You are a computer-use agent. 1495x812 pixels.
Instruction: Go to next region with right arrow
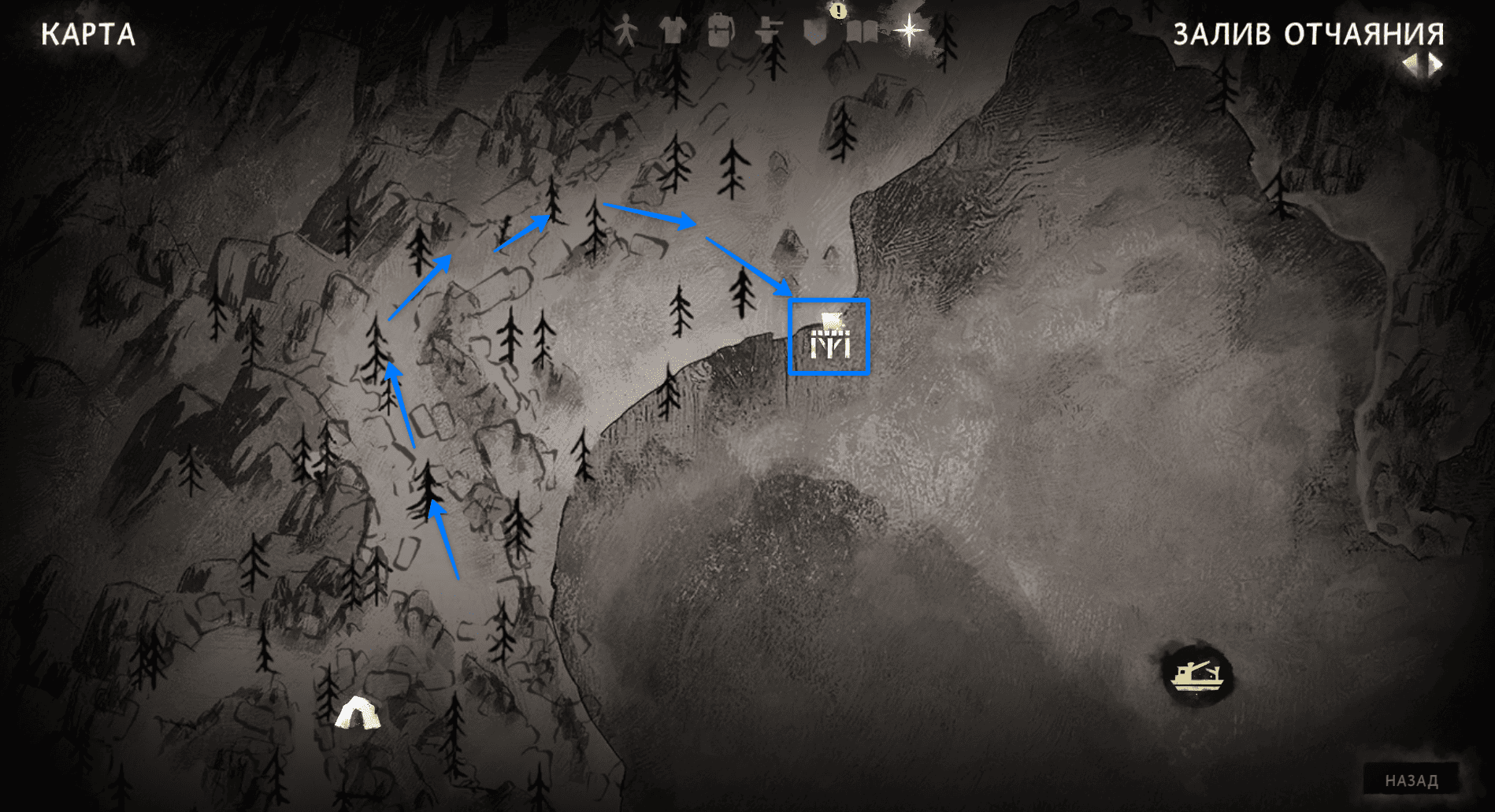[1437, 65]
